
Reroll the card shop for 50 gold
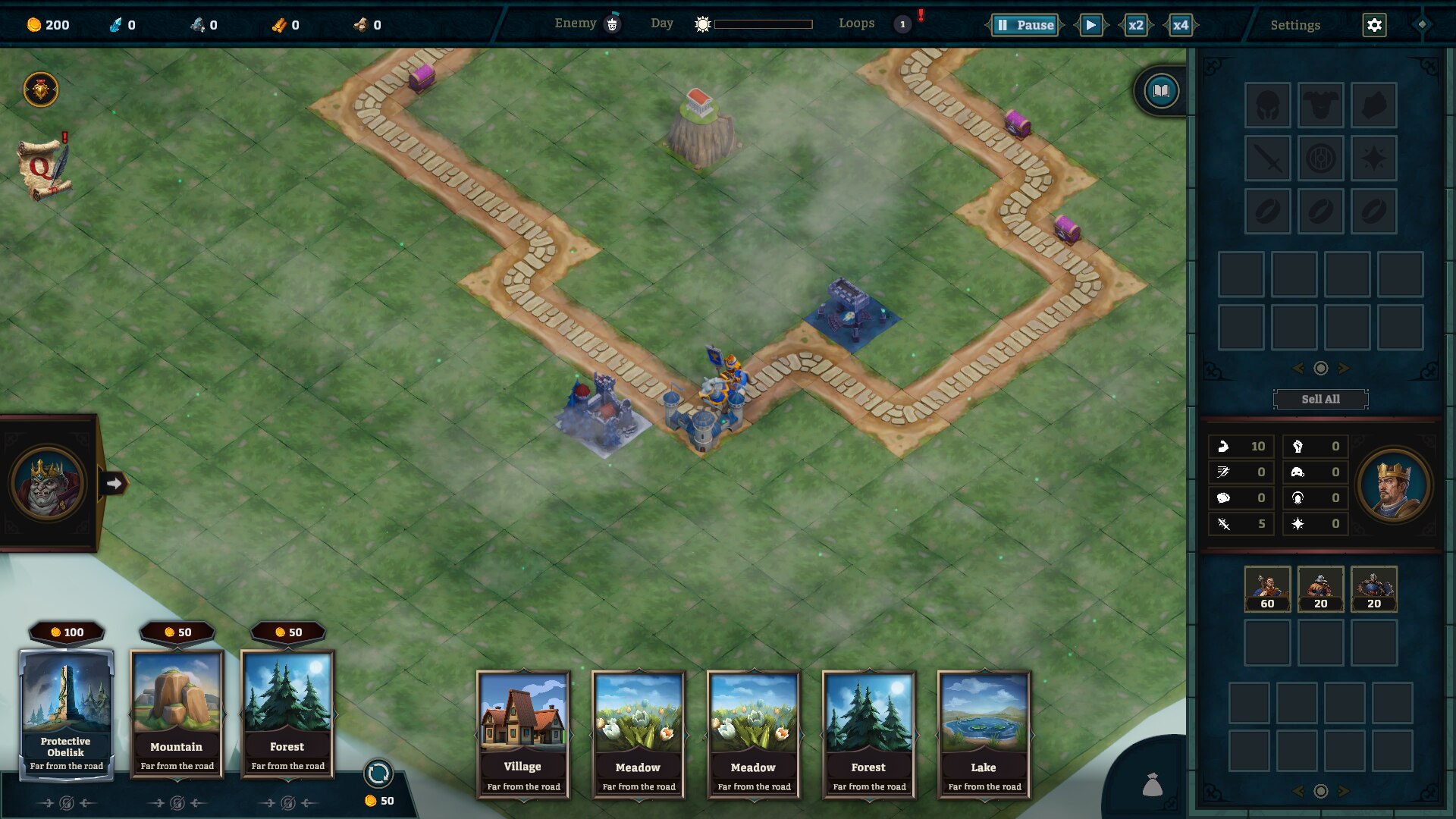coord(378,774)
